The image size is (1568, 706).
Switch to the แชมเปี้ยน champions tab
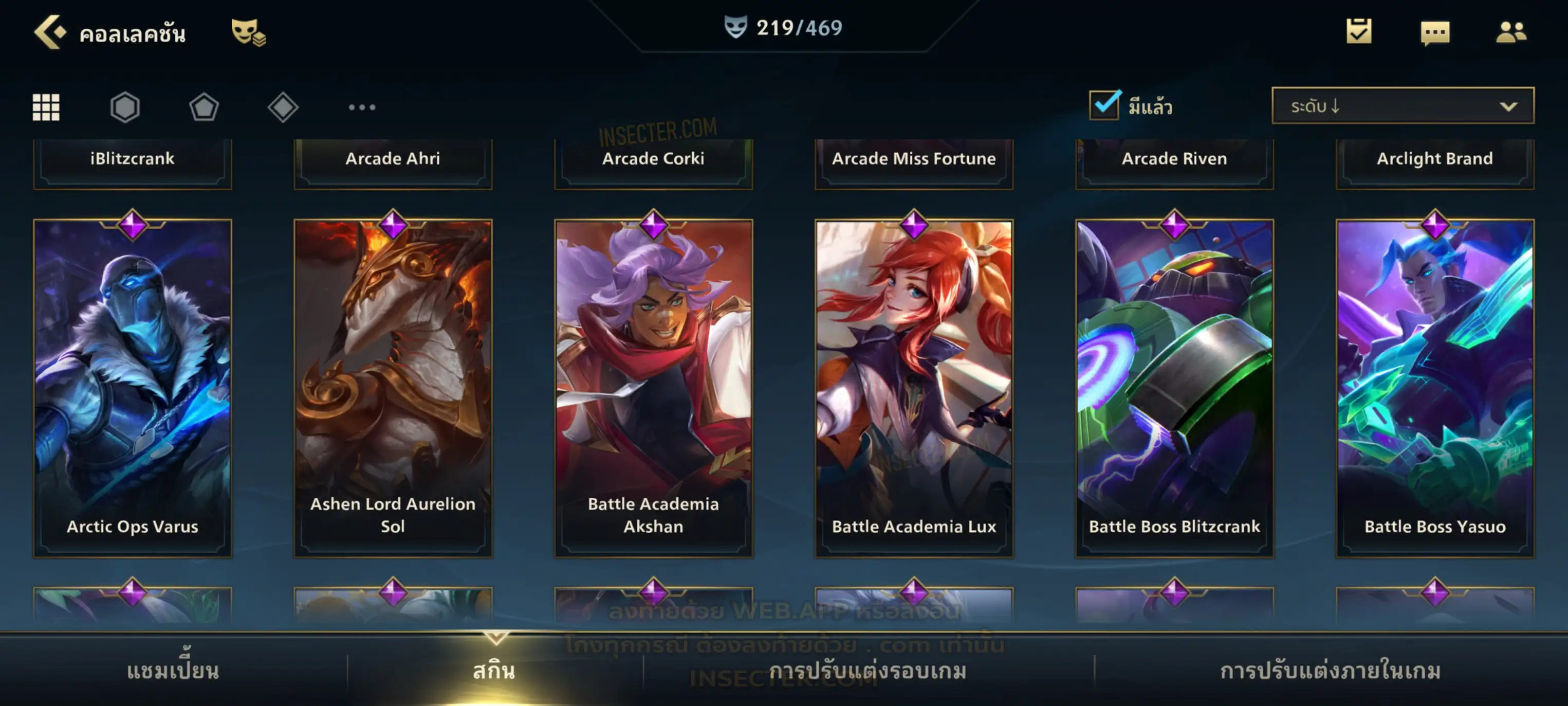(x=173, y=671)
